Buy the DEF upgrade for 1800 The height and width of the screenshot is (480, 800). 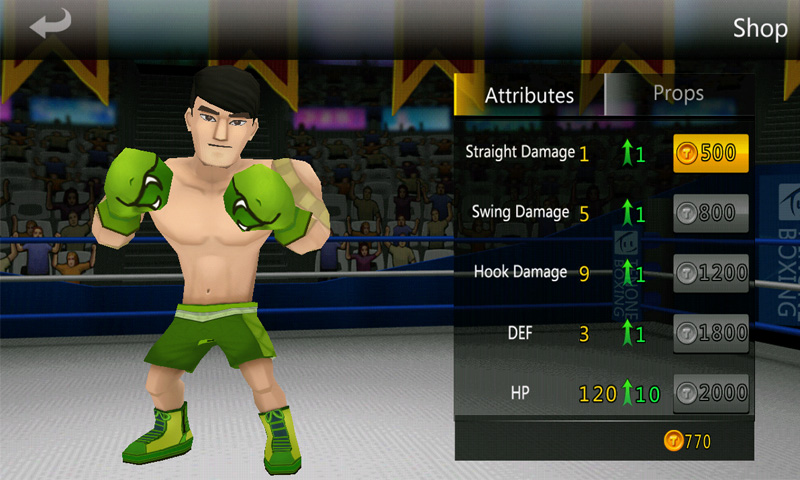coord(710,334)
